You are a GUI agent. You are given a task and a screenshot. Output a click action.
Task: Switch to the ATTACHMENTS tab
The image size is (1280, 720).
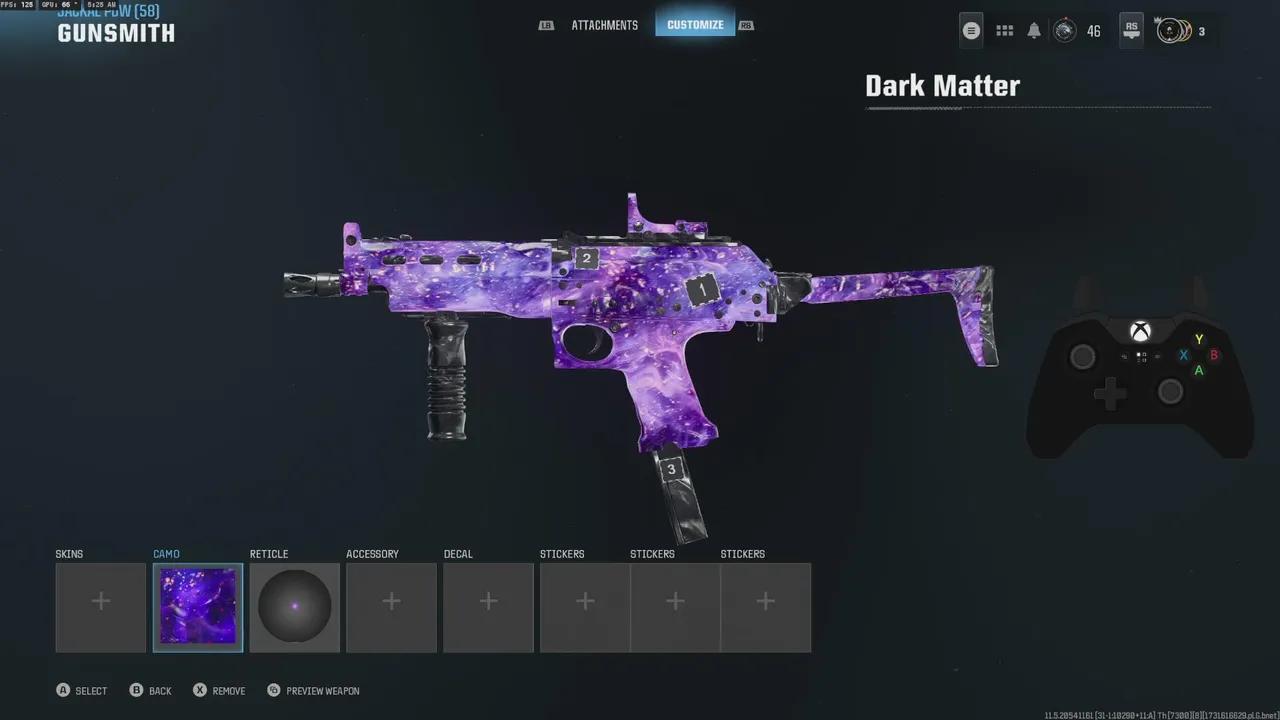[605, 25]
